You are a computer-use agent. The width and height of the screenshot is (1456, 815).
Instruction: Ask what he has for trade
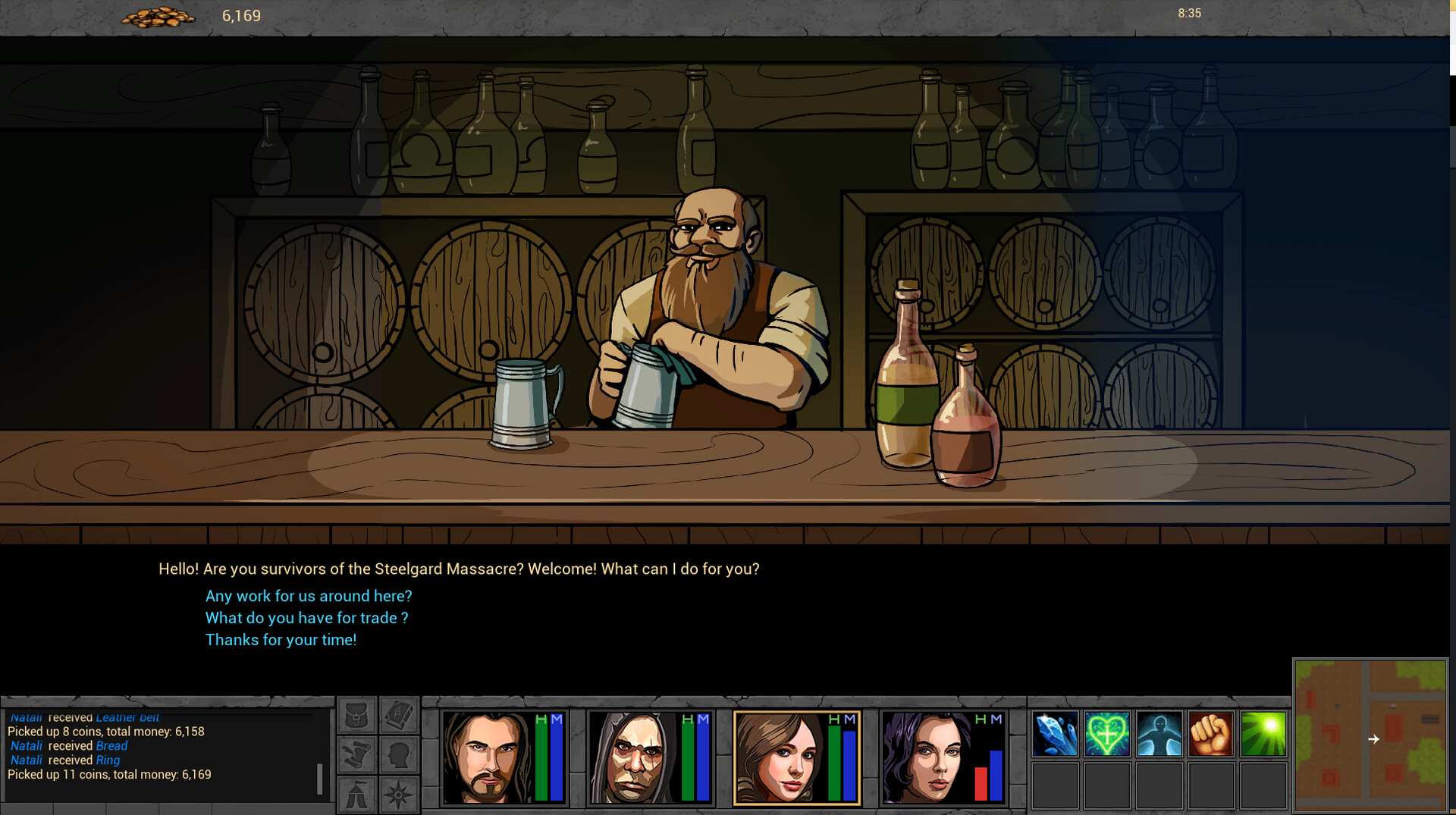[306, 618]
